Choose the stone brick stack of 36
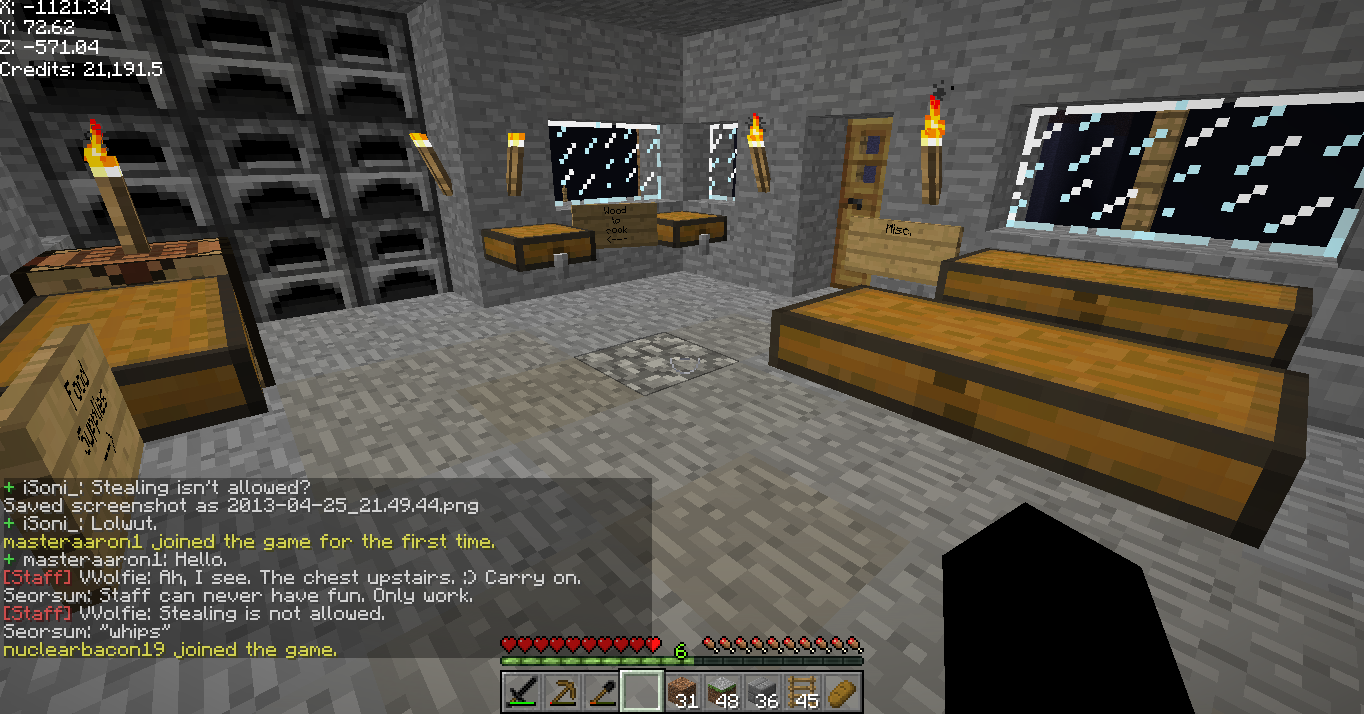The width and height of the screenshot is (1364, 714). [761, 691]
